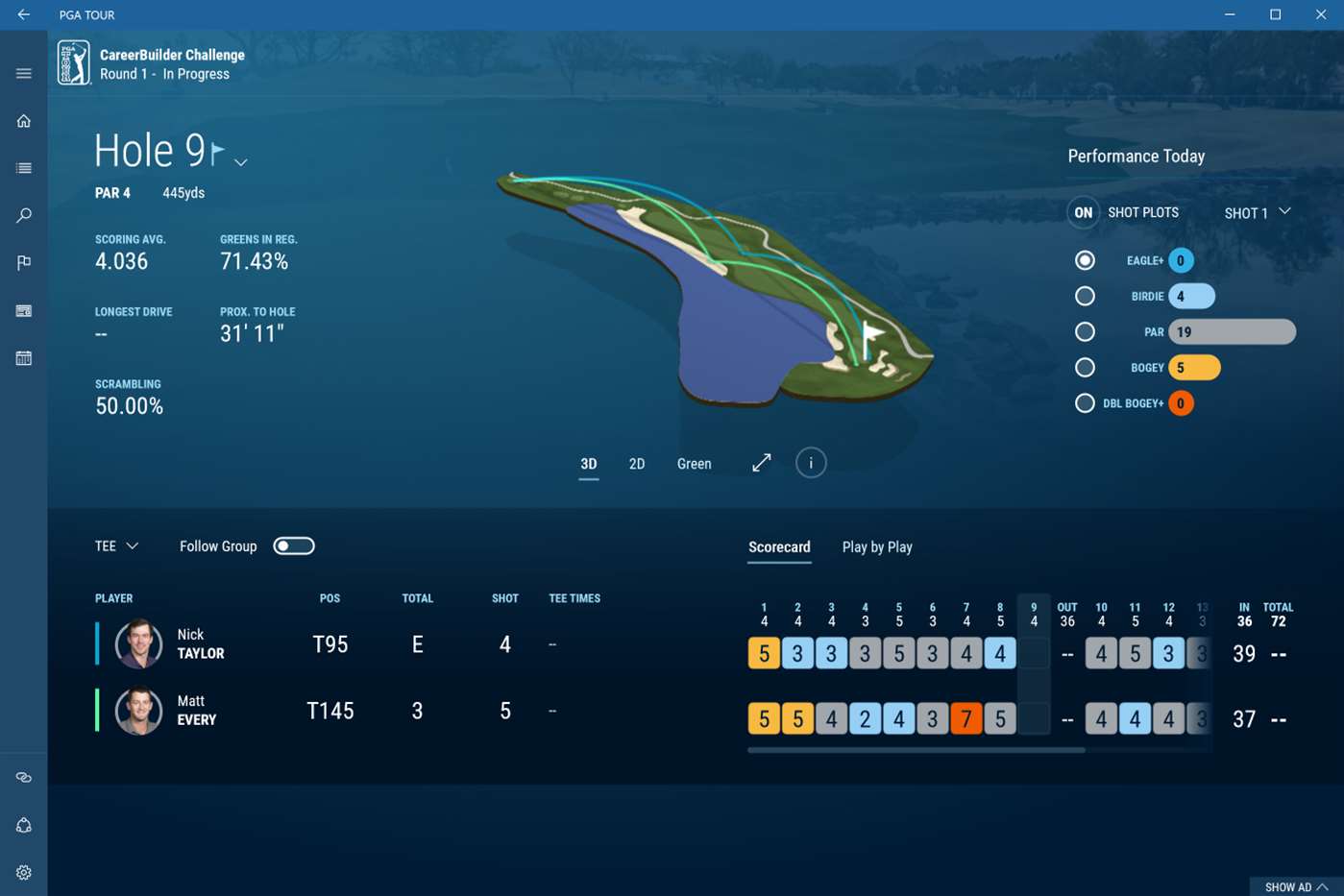Expand the Hole 9 selector dropdown
The height and width of the screenshot is (896, 1344).
pos(241,162)
